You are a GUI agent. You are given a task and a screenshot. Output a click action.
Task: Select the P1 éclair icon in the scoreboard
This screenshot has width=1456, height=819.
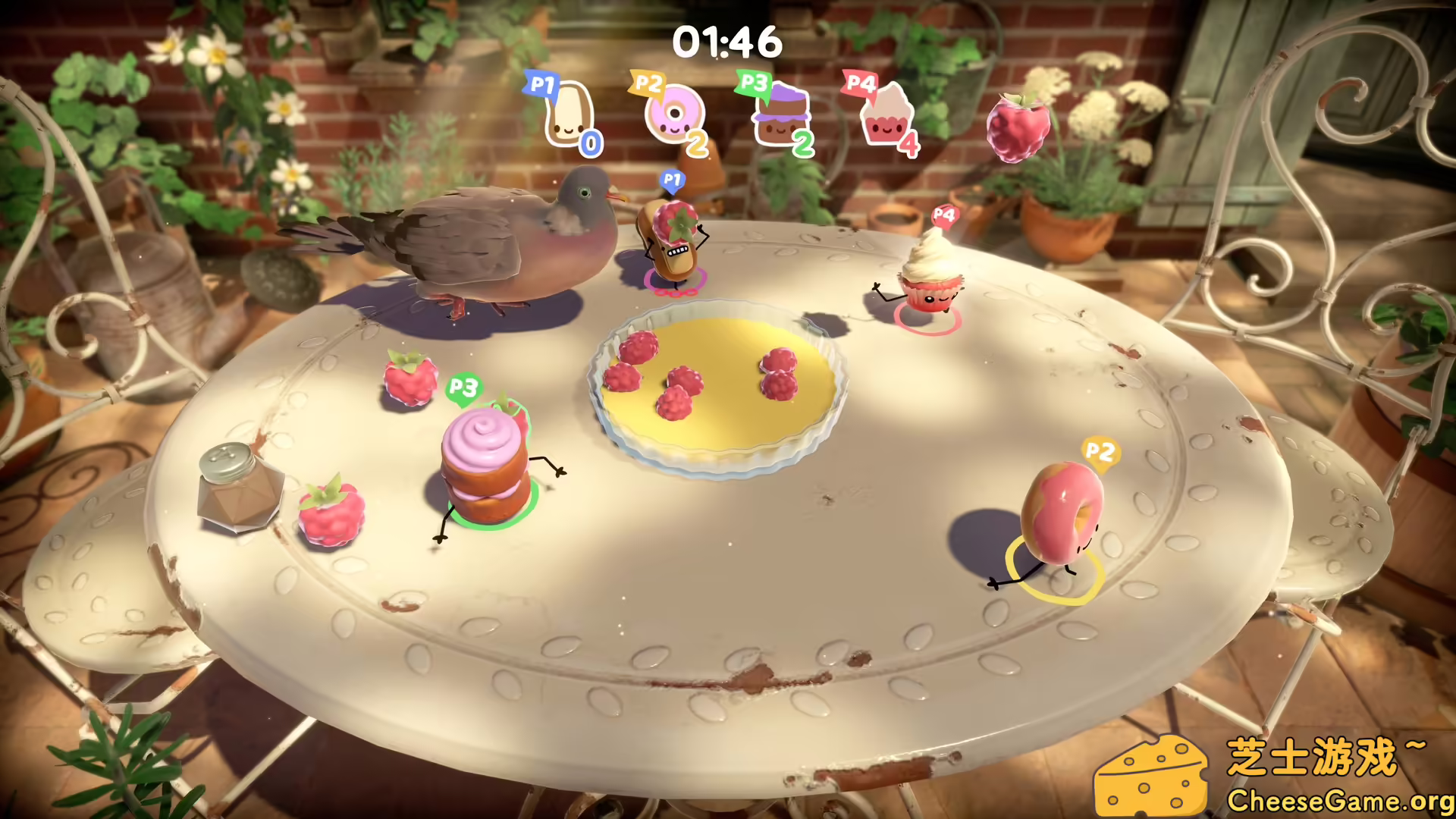(x=570, y=114)
